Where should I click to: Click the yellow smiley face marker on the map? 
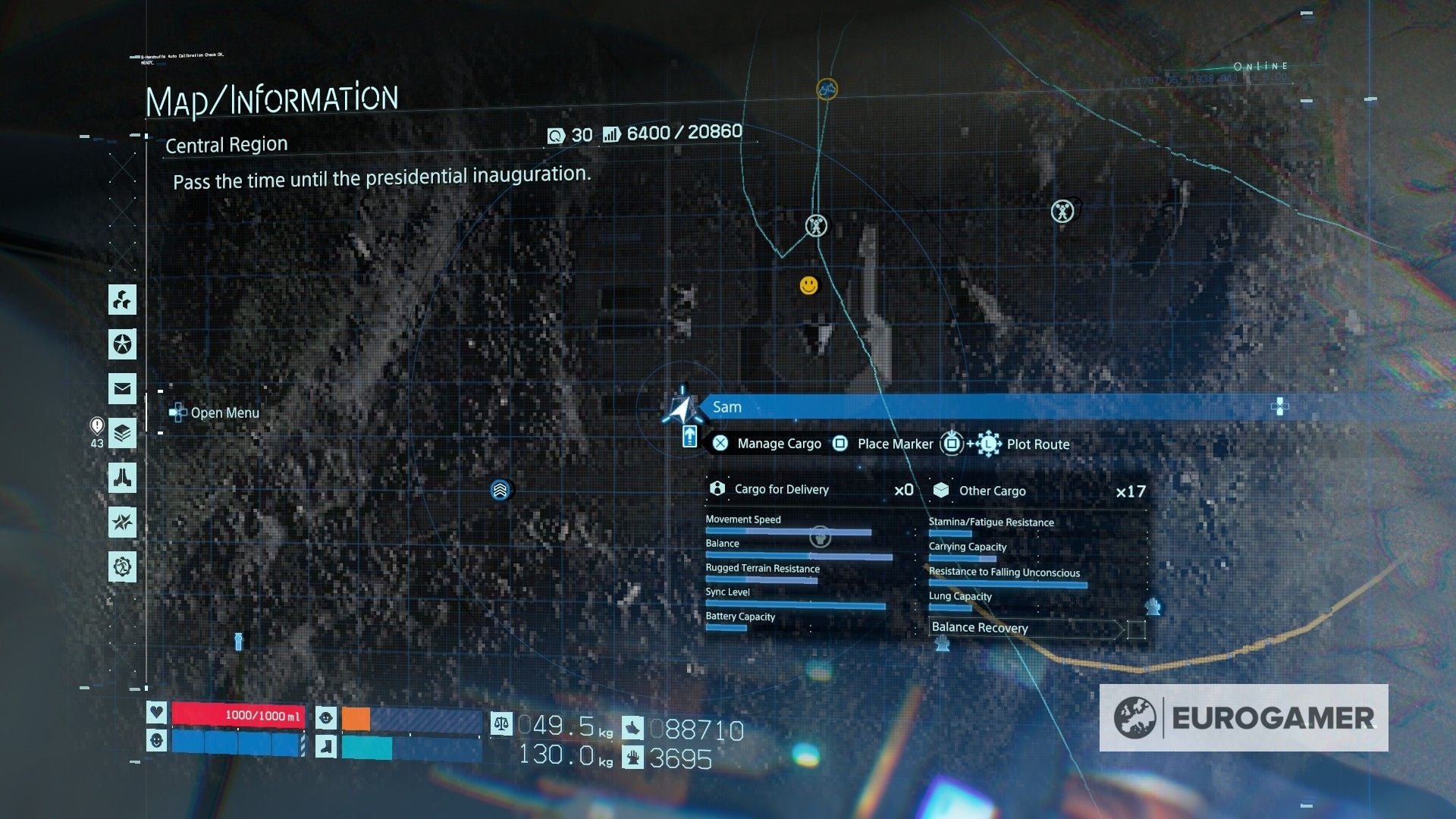(808, 285)
